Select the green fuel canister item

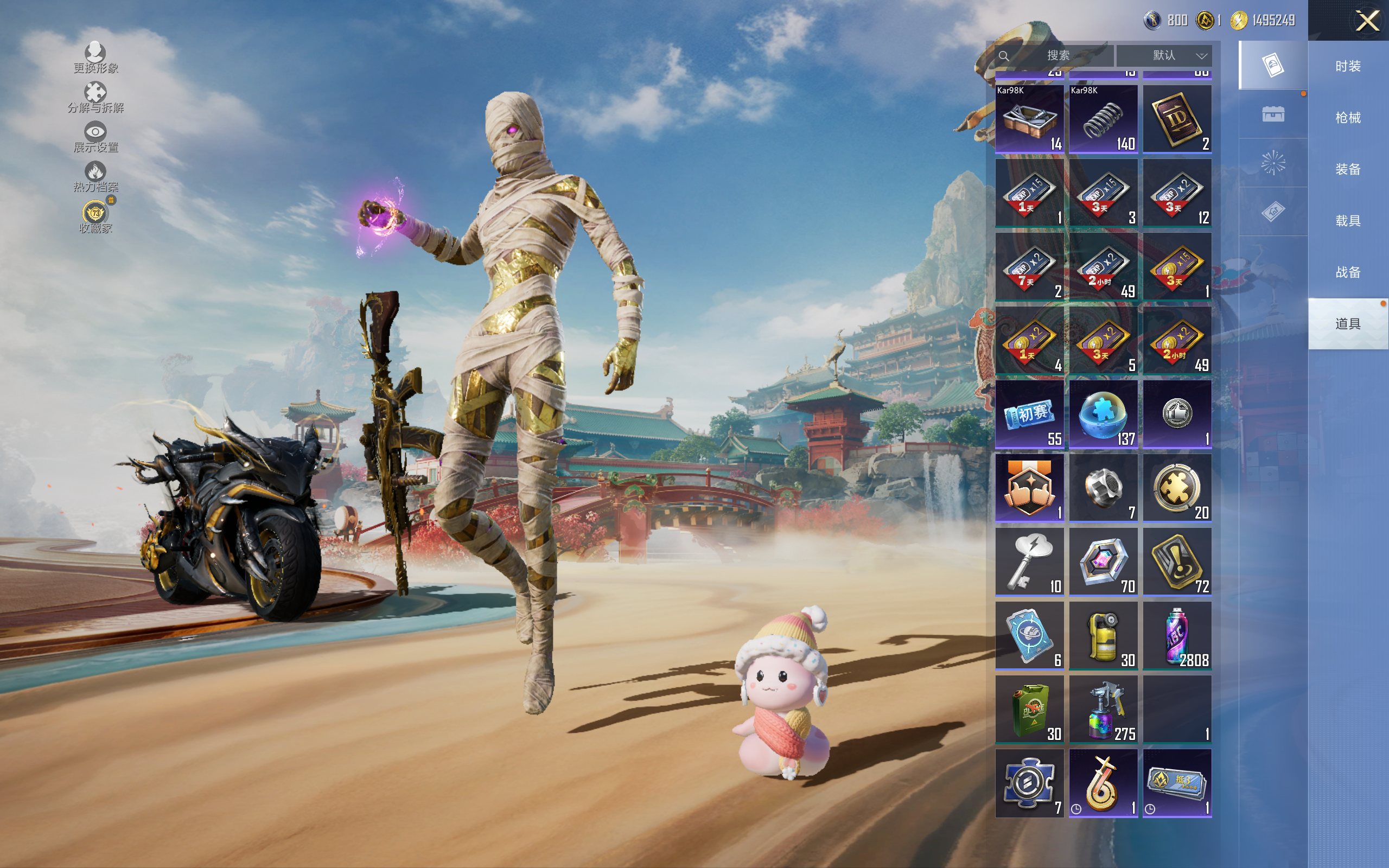coord(1029,709)
